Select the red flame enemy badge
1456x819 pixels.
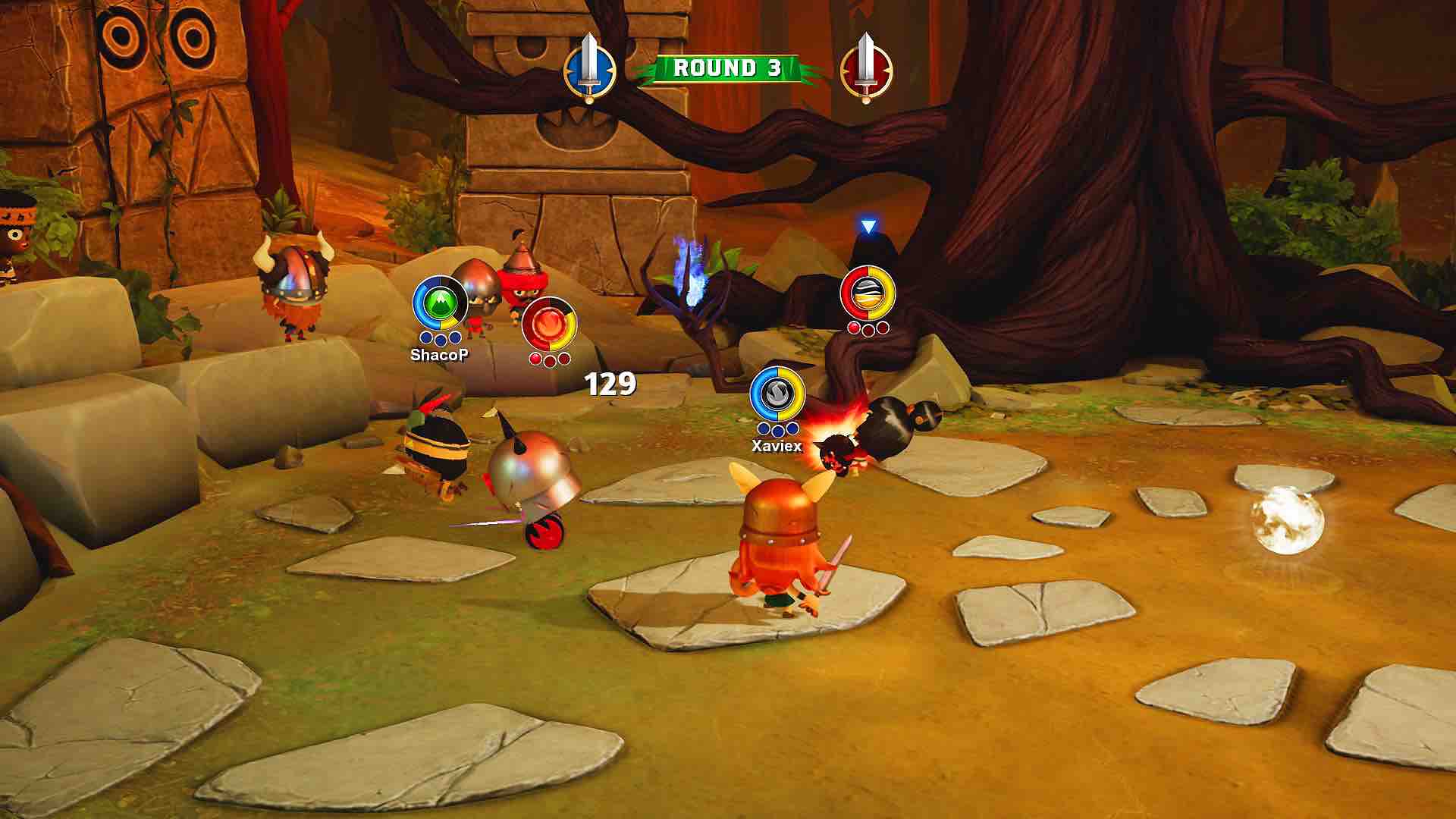(550, 325)
